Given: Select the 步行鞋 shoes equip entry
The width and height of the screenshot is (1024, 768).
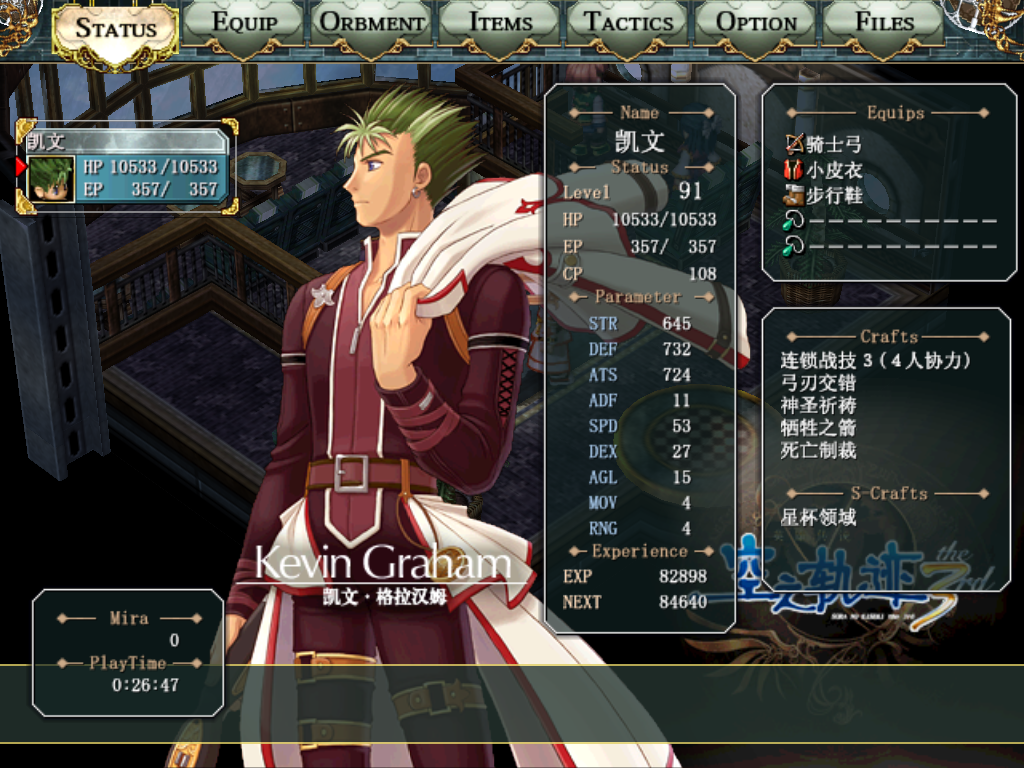Looking at the screenshot, I should 824,196.
